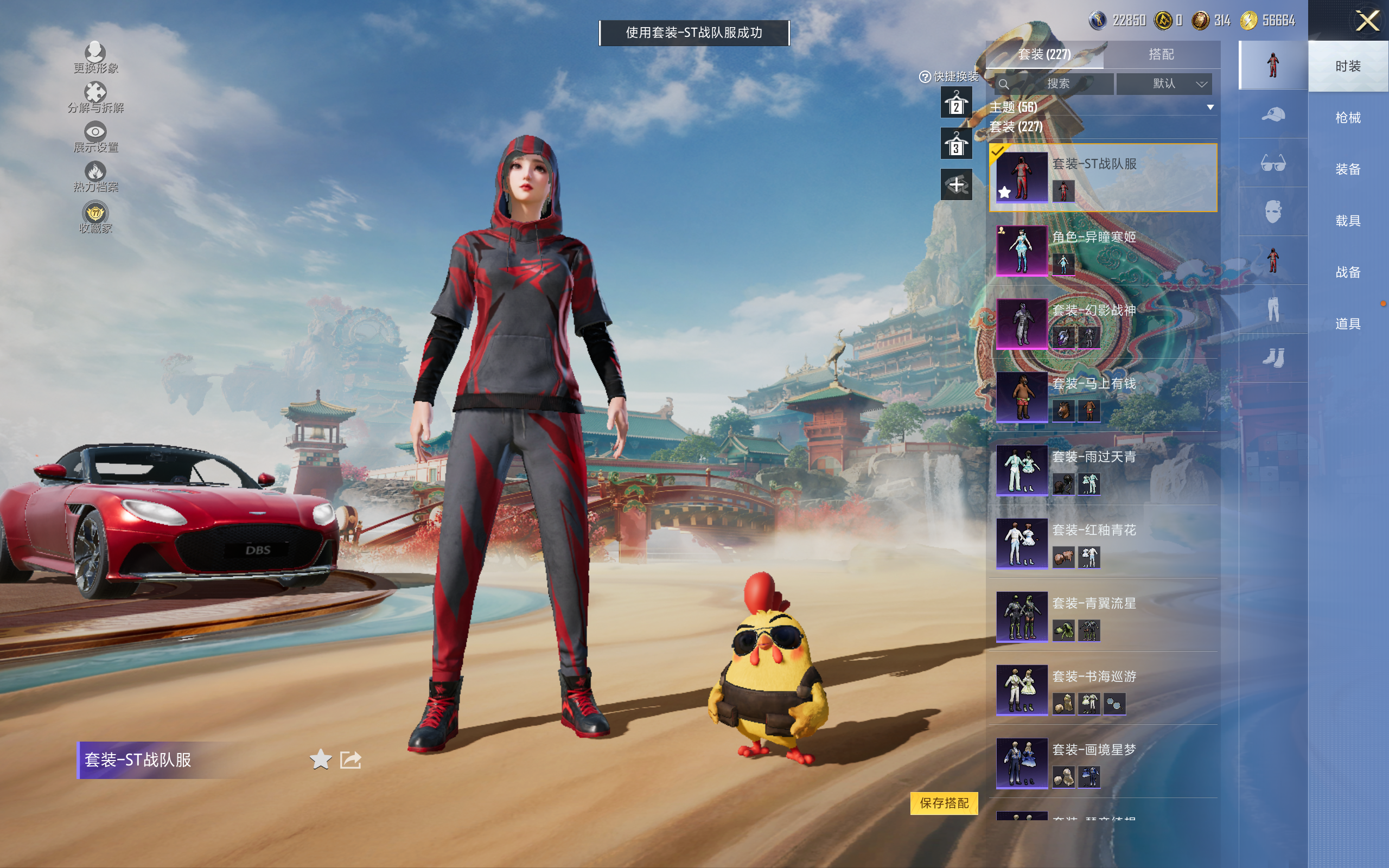Viewport: 1389px width, 868px height.
Task: Open 分解与拆解 dismantle menu
Action: (95, 97)
